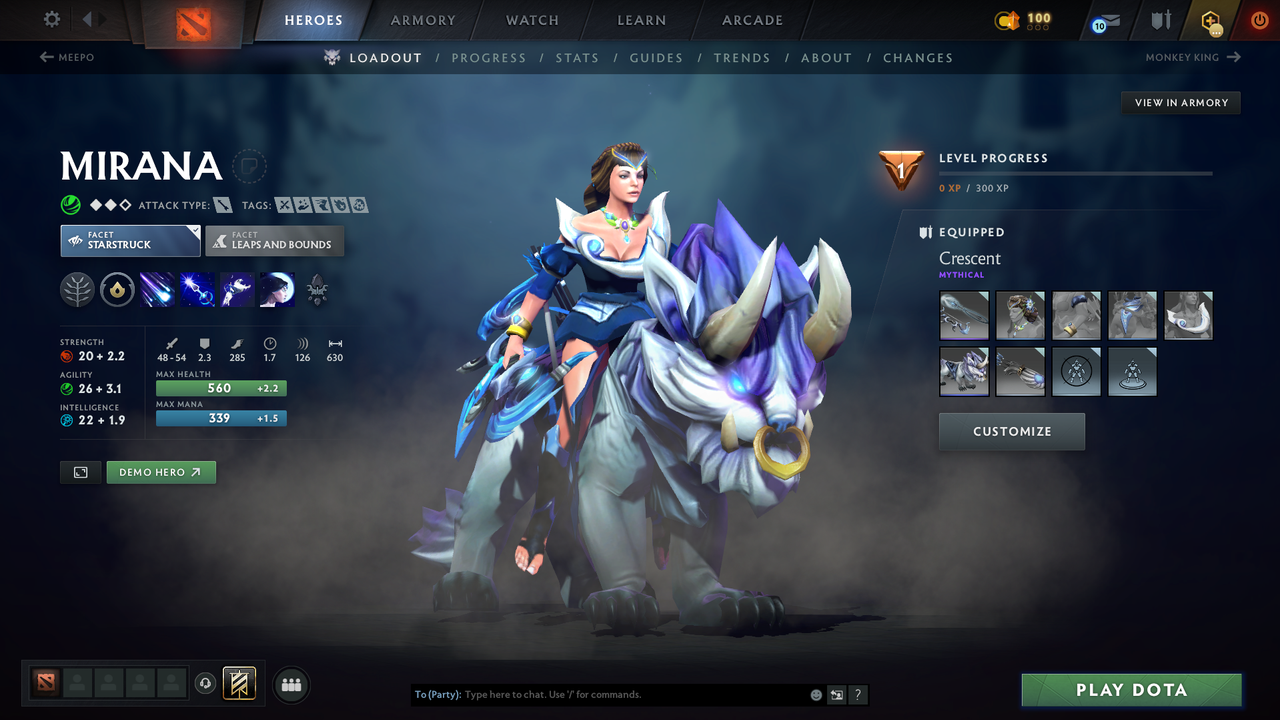Image resolution: width=1280 pixels, height=720 pixels.
Task: Click the innate ability droplet icon
Action: (118, 290)
